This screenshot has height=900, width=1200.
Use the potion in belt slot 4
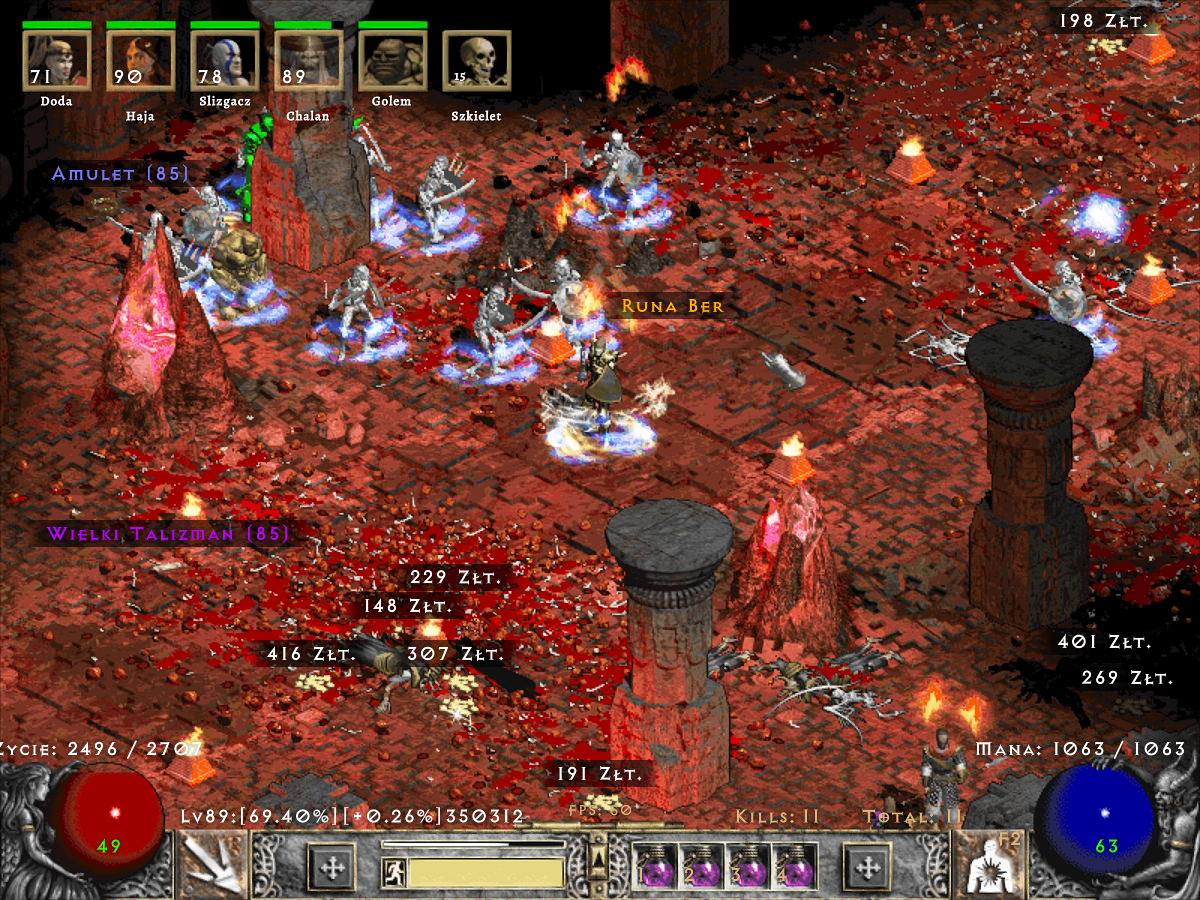click(795, 866)
